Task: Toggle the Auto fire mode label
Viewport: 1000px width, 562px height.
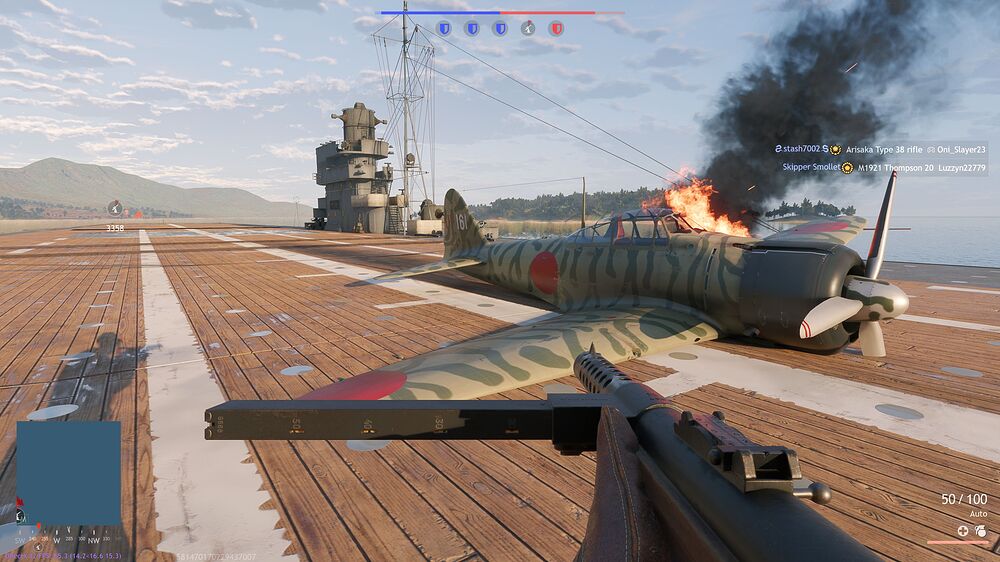Action: pos(978,514)
